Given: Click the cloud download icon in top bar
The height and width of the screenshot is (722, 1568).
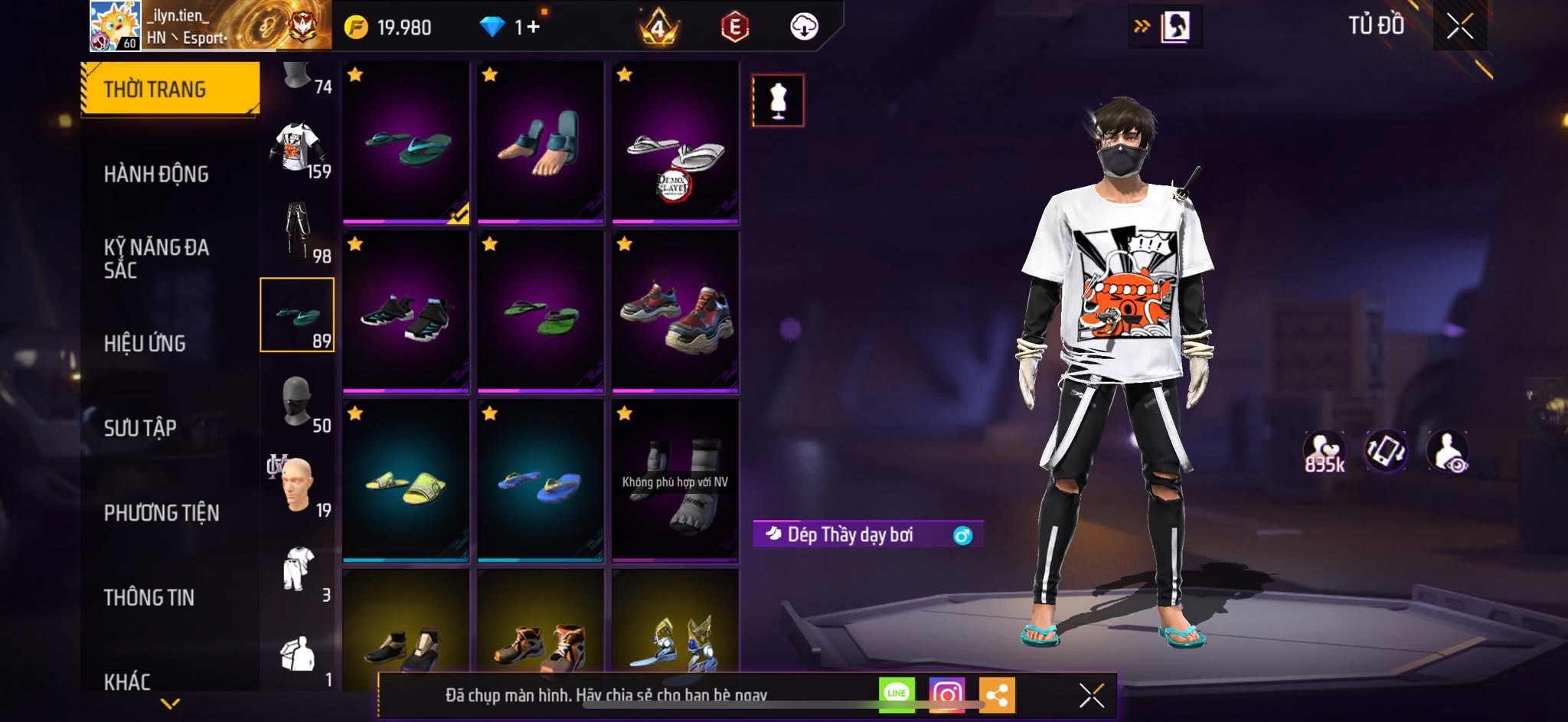Looking at the screenshot, I should pos(803,26).
